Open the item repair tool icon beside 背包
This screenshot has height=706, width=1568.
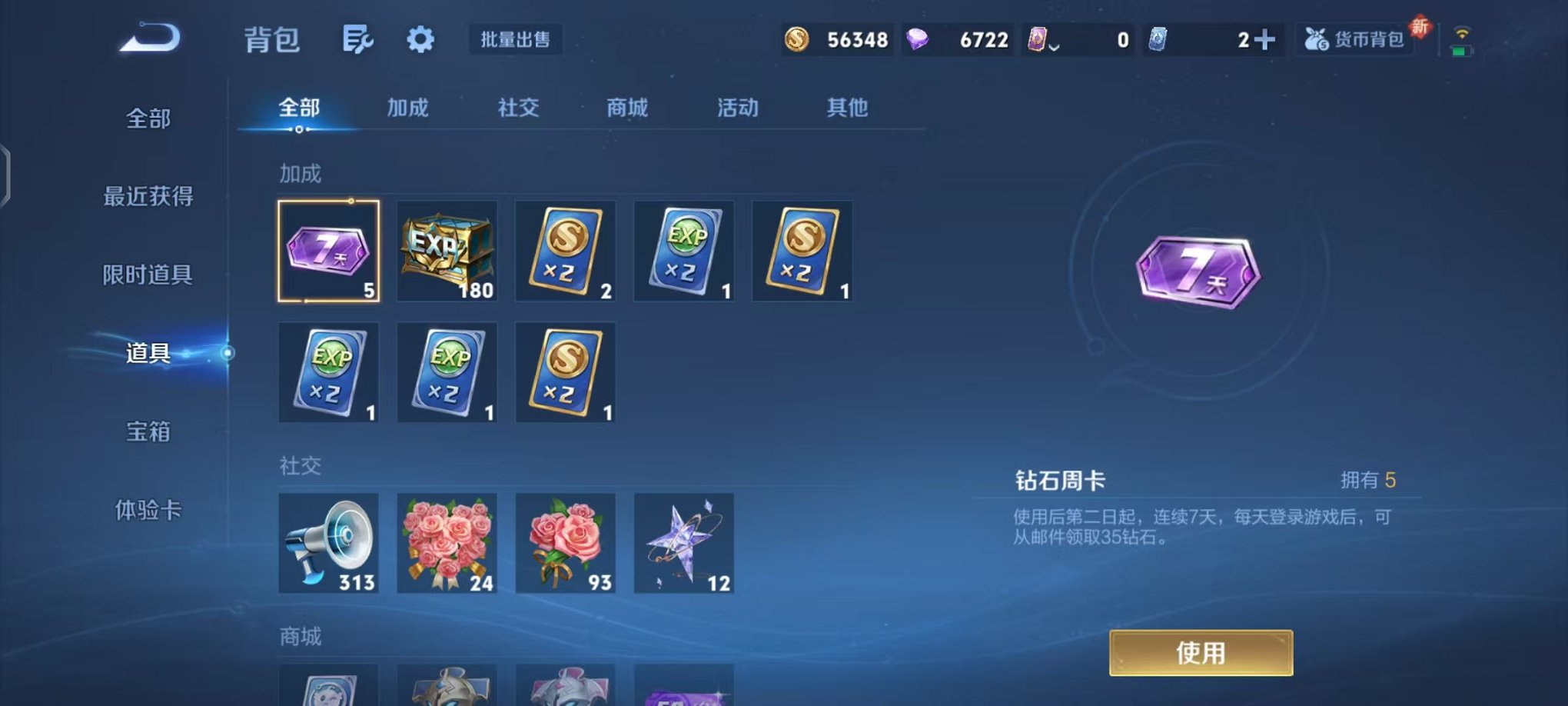coord(358,40)
